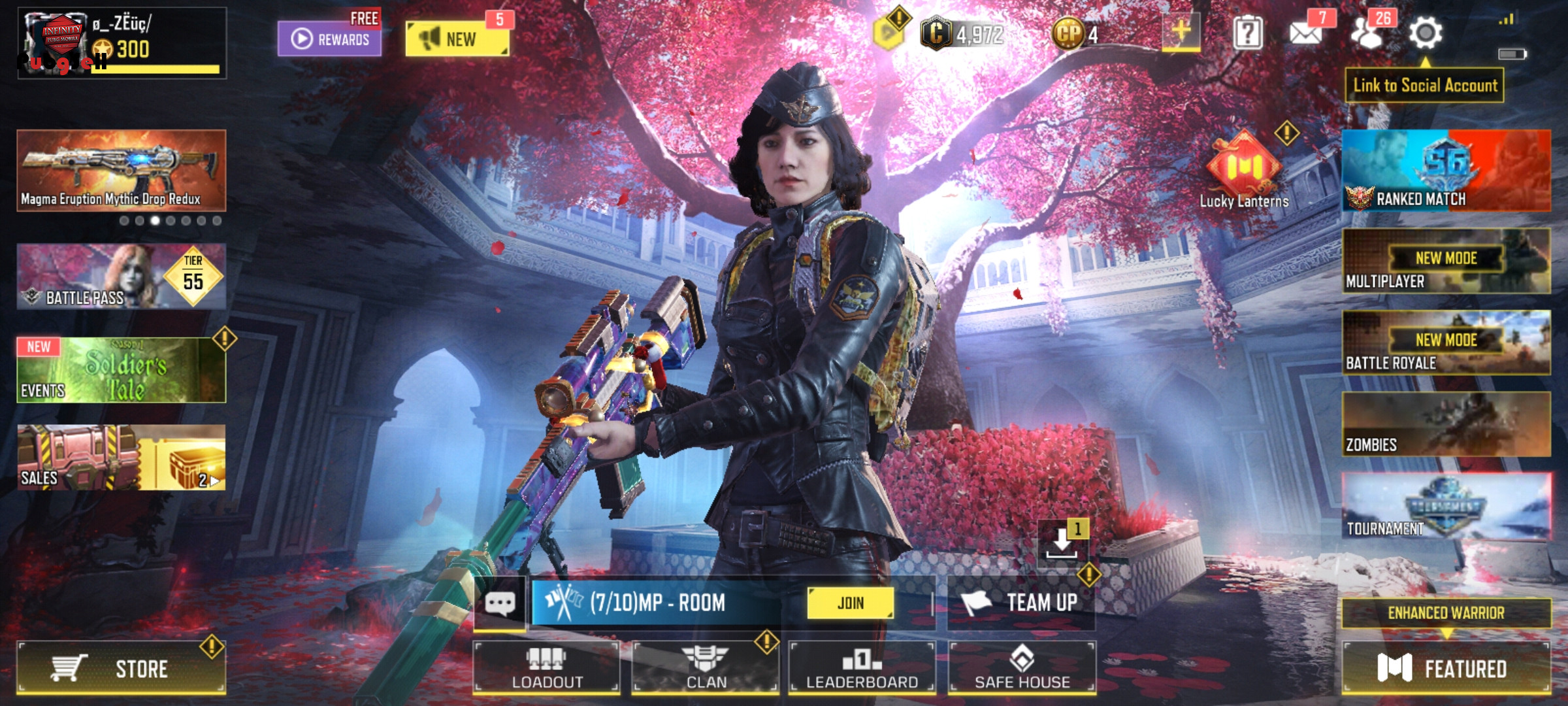The height and width of the screenshot is (706, 1568).
Task: Open the friends list icon
Action: 1367,33
